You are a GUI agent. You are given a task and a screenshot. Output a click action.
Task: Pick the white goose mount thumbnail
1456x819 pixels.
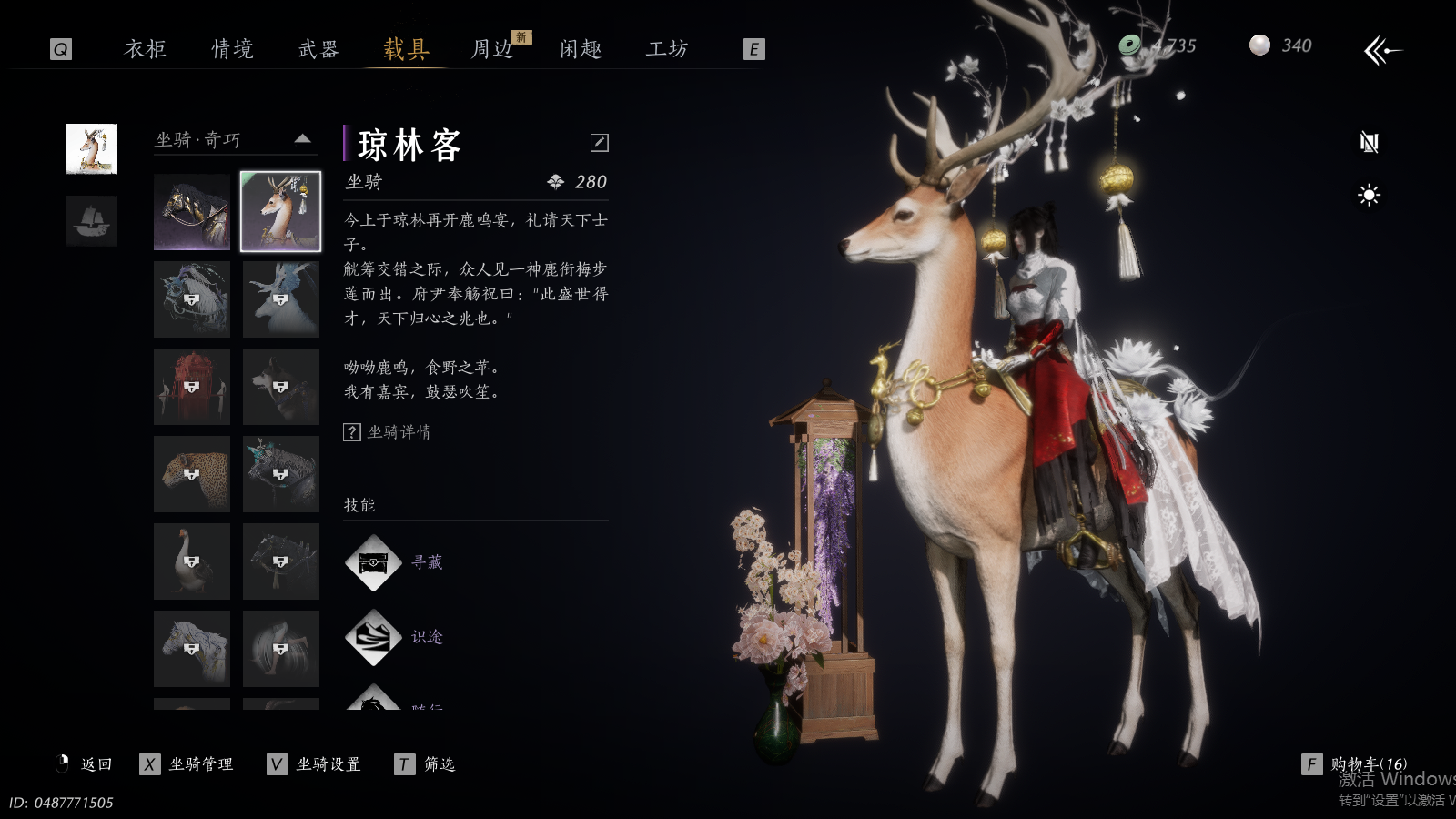pyautogui.click(x=192, y=561)
